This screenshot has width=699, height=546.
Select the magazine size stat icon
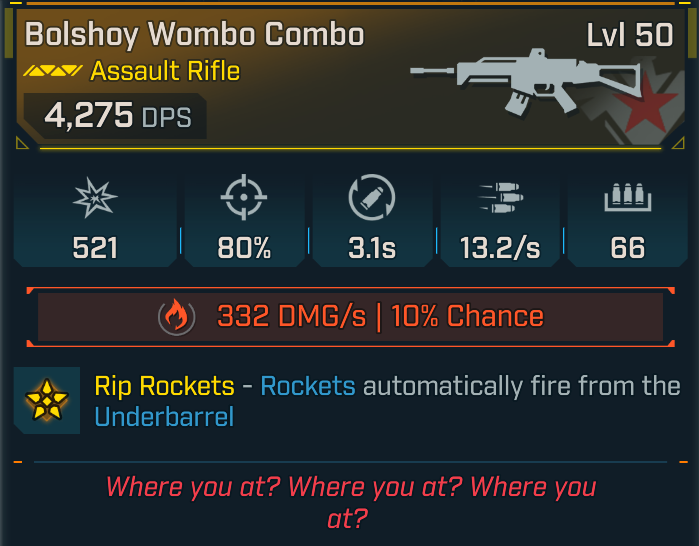pyautogui.click(x=628, y=201)
